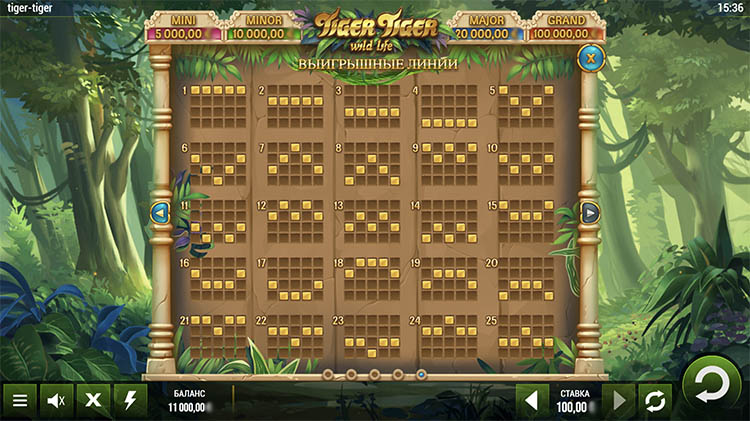The width and height of the screenshot is (750, 421).
Task: Click the X button in the bottom toolbar
Action: click(93, 400)
